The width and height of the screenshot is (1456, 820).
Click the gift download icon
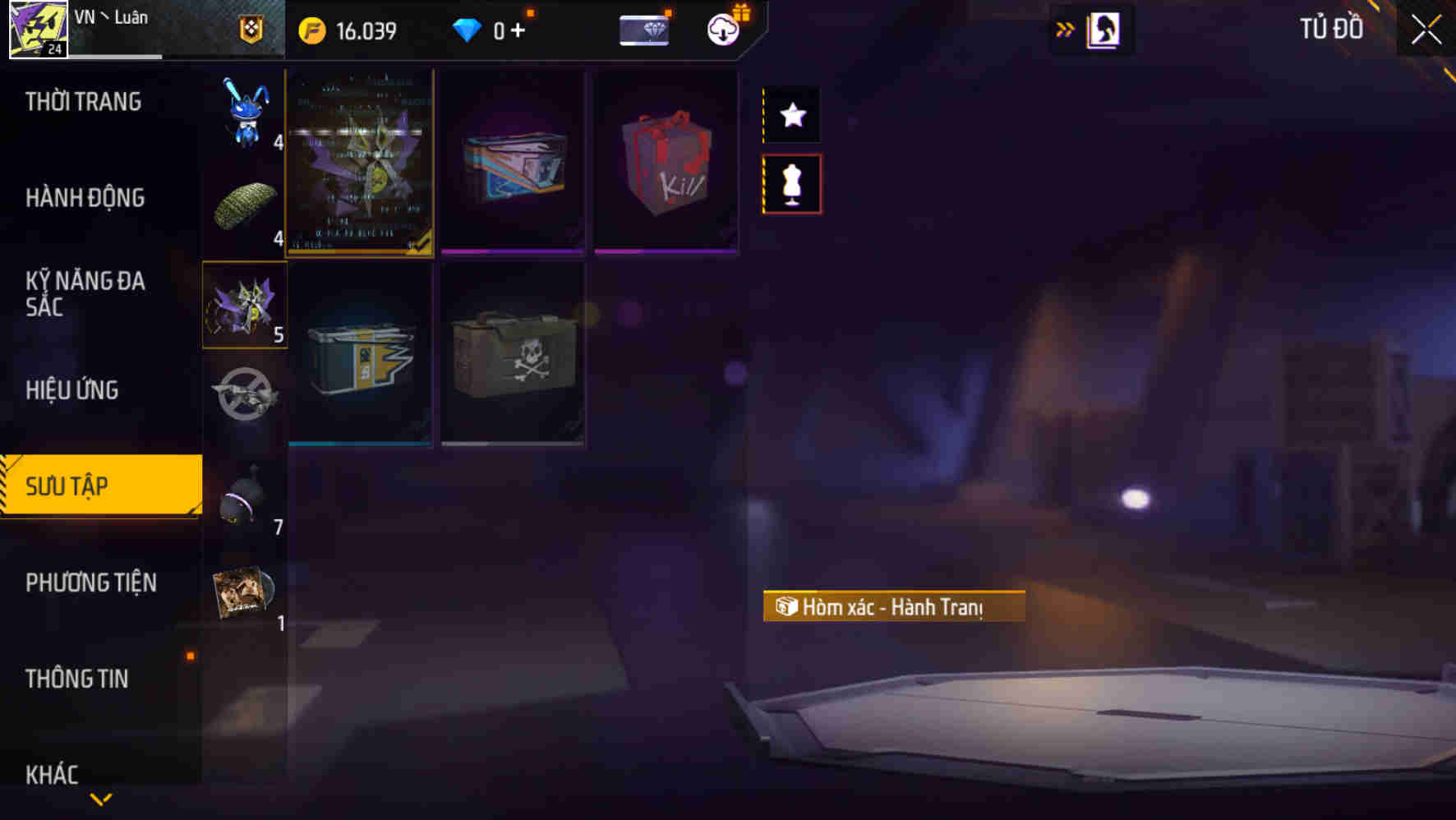coord(721,31)
